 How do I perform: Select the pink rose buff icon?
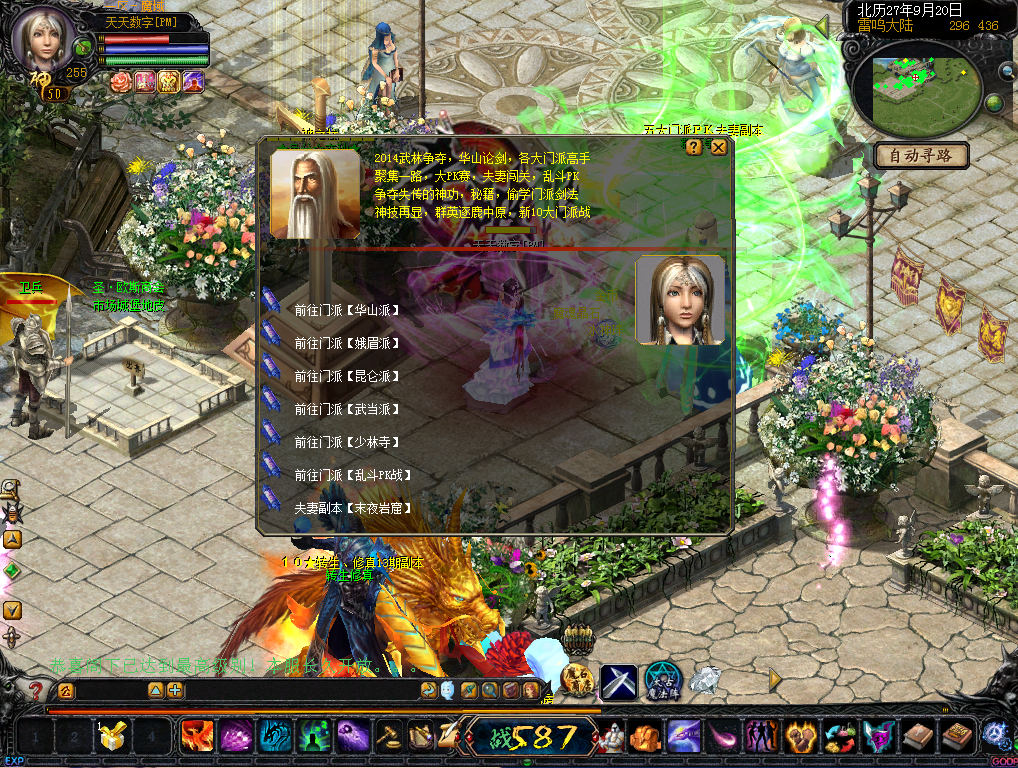click(122, 82)
